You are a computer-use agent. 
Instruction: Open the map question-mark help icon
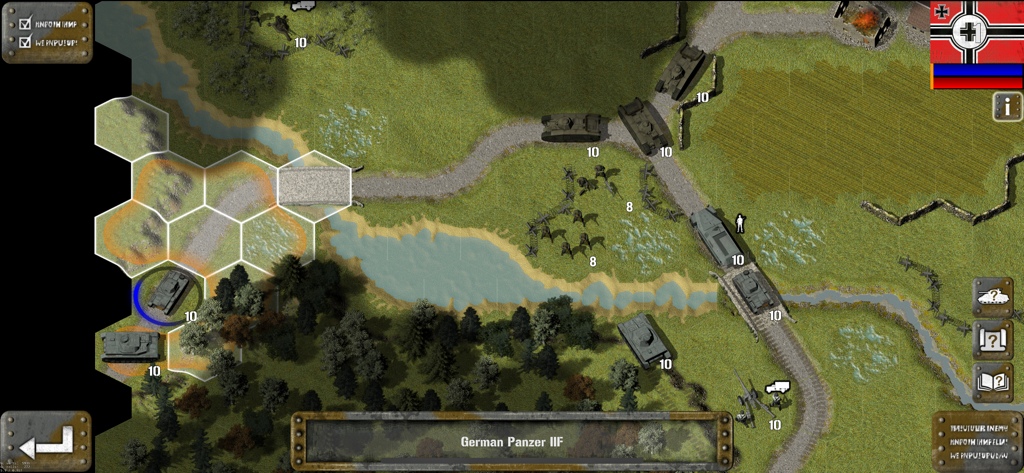pyautogui.click(x=992, y=340)
